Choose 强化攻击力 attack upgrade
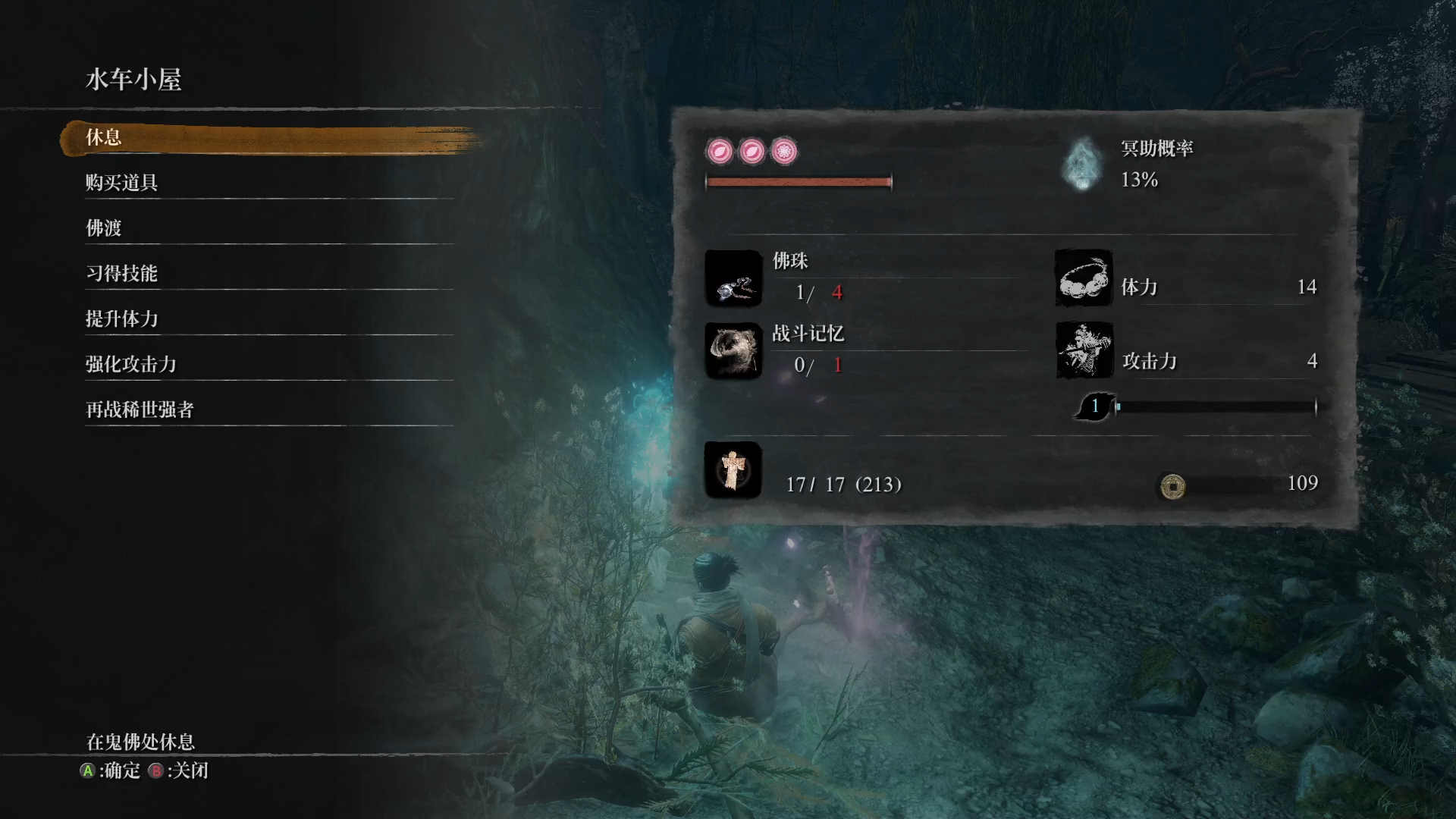The height and width of the screenshot is (819, 1456). point(130,365)
